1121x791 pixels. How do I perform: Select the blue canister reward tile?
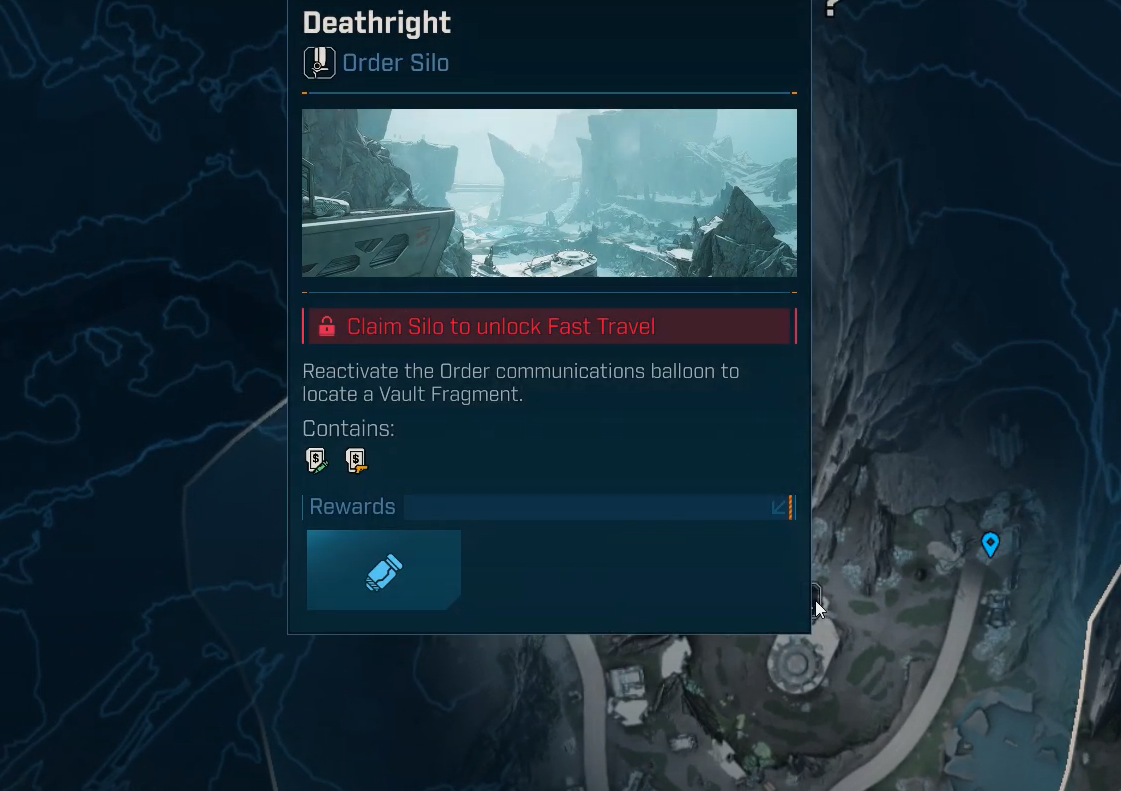point(383,570)
